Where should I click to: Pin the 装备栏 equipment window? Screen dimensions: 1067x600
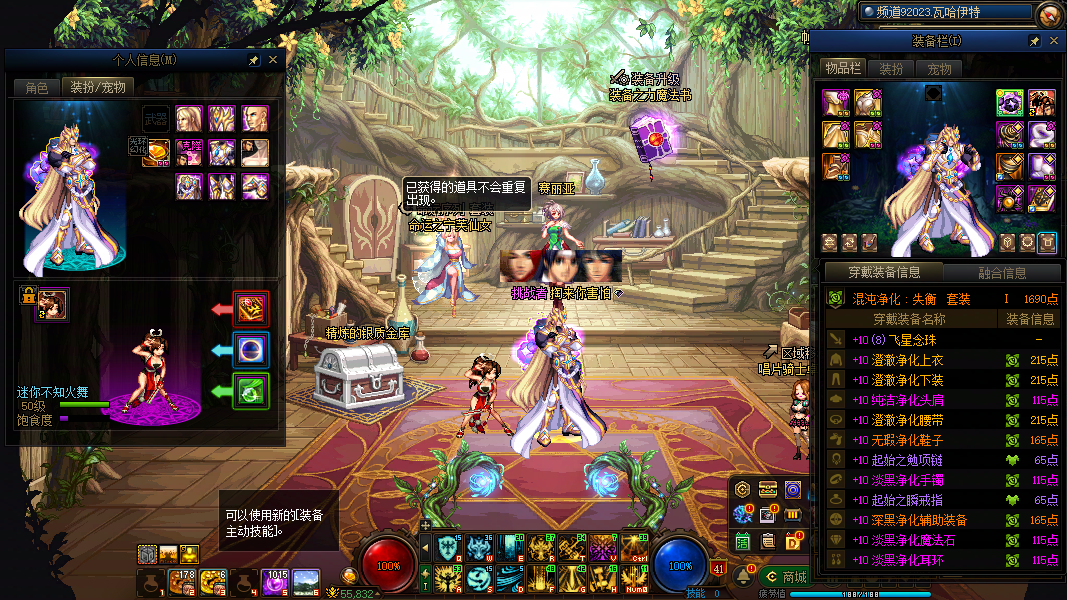pos(1034,41)
